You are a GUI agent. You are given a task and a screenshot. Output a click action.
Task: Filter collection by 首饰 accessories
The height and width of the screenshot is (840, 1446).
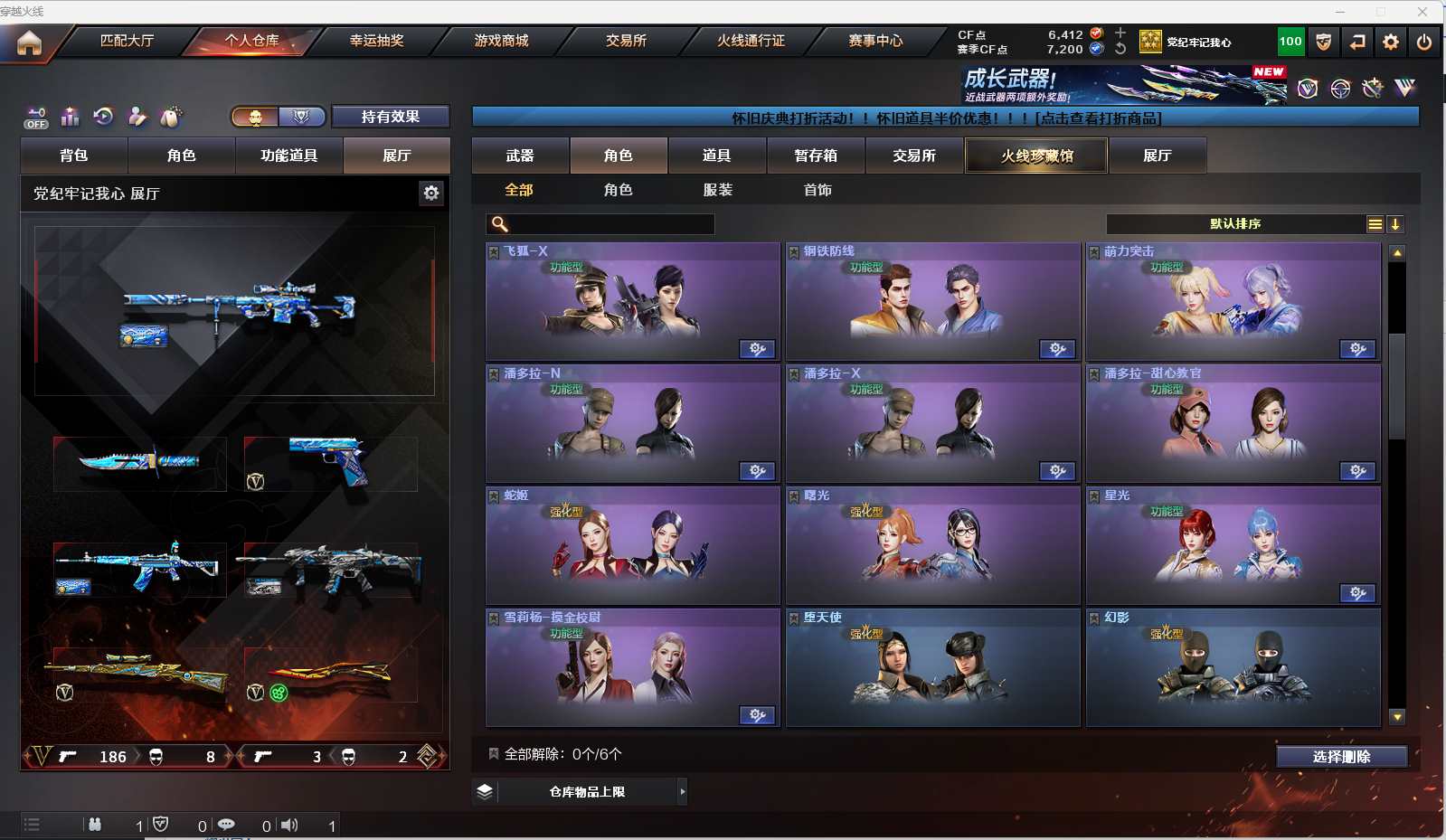pos(818,190)
